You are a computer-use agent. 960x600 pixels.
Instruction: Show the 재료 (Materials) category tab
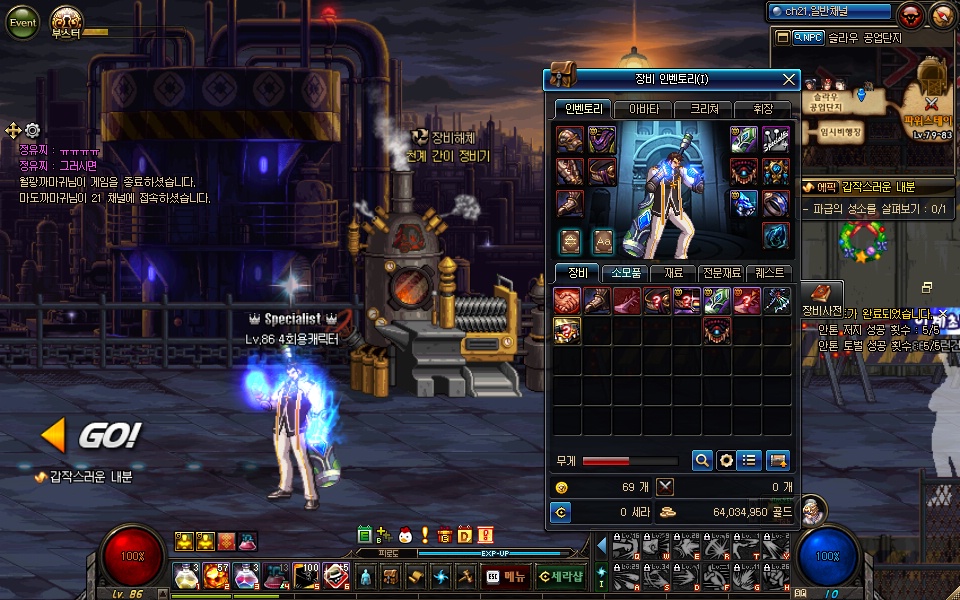pyautogui.click(x=673, y=273)
